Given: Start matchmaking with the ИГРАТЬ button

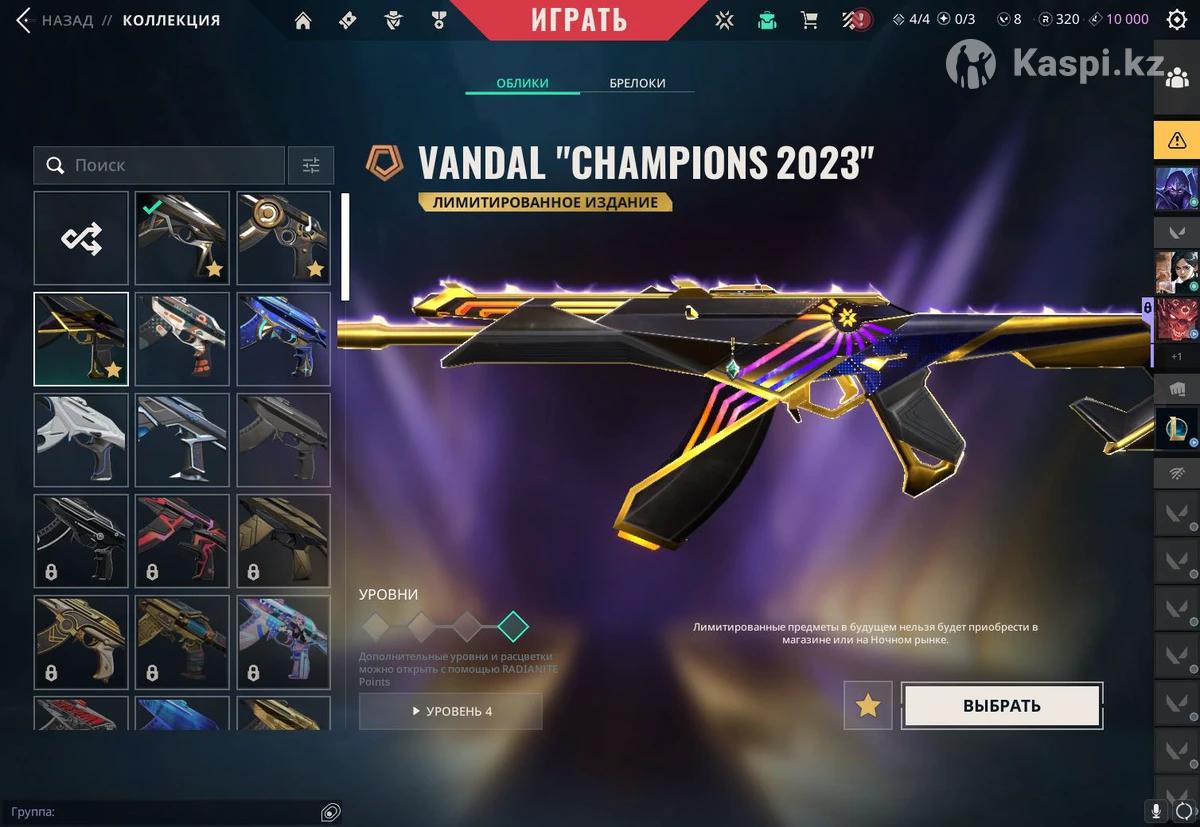Looking at the screenshot, I should pos(579,19).
